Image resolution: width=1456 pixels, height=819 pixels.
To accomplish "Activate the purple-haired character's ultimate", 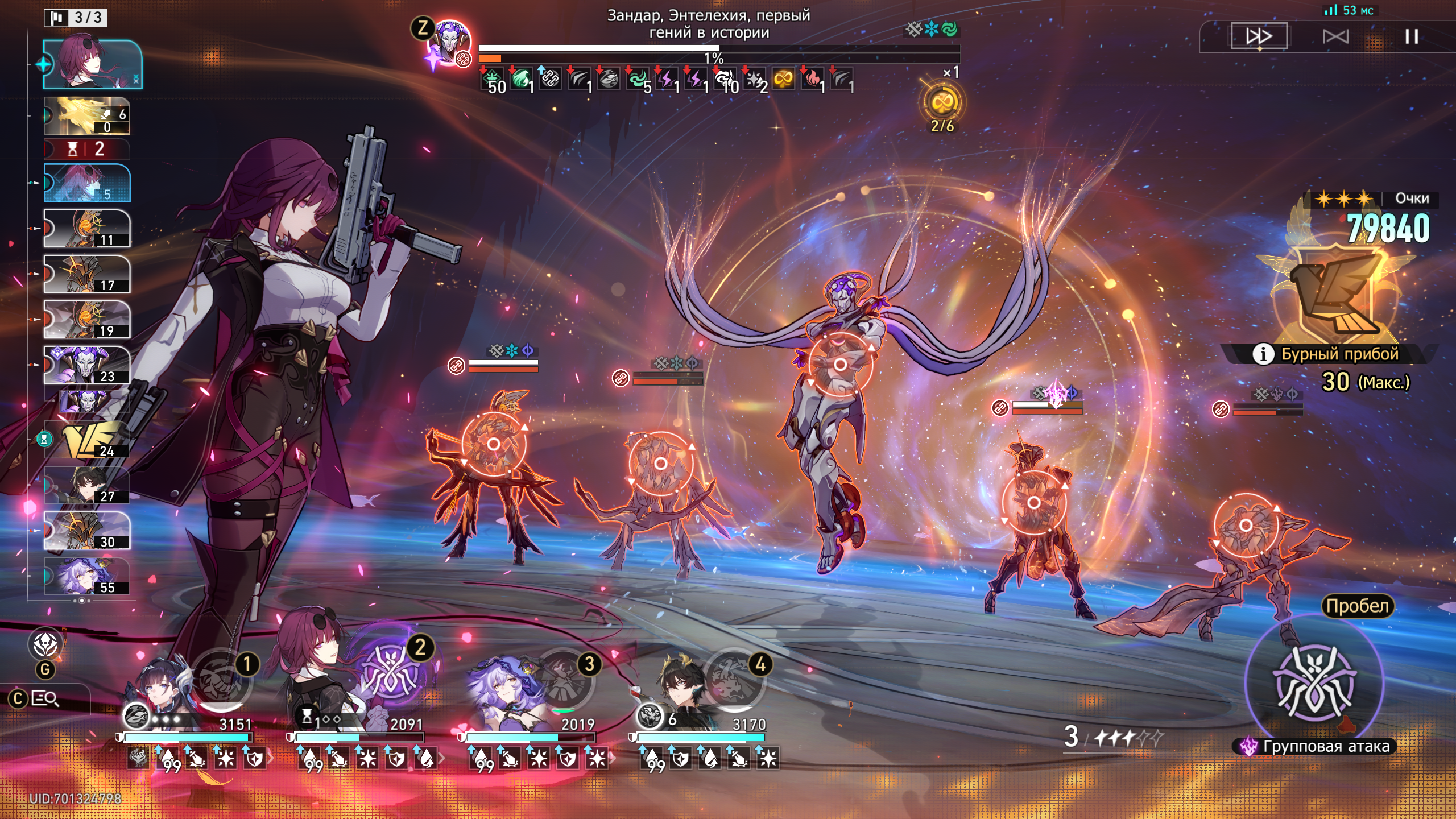I will point(564,680).
